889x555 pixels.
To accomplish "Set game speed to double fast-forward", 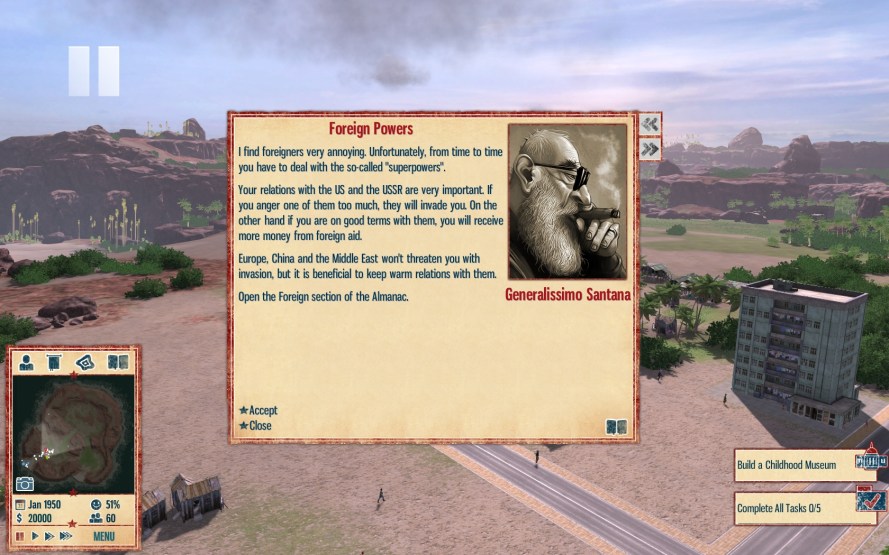I will click(x=49, y=537).
